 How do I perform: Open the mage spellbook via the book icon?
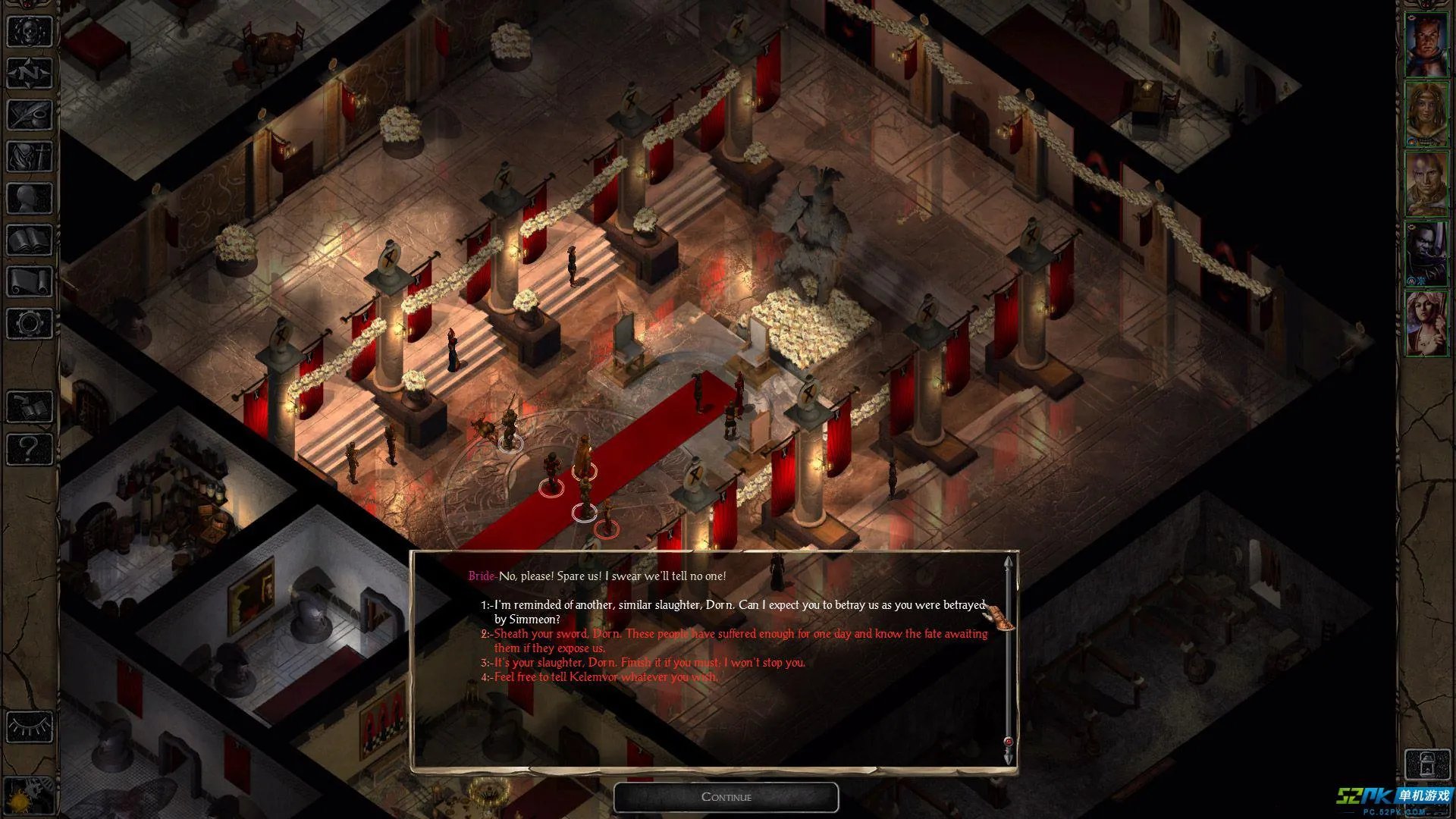[x=29, y=240]
